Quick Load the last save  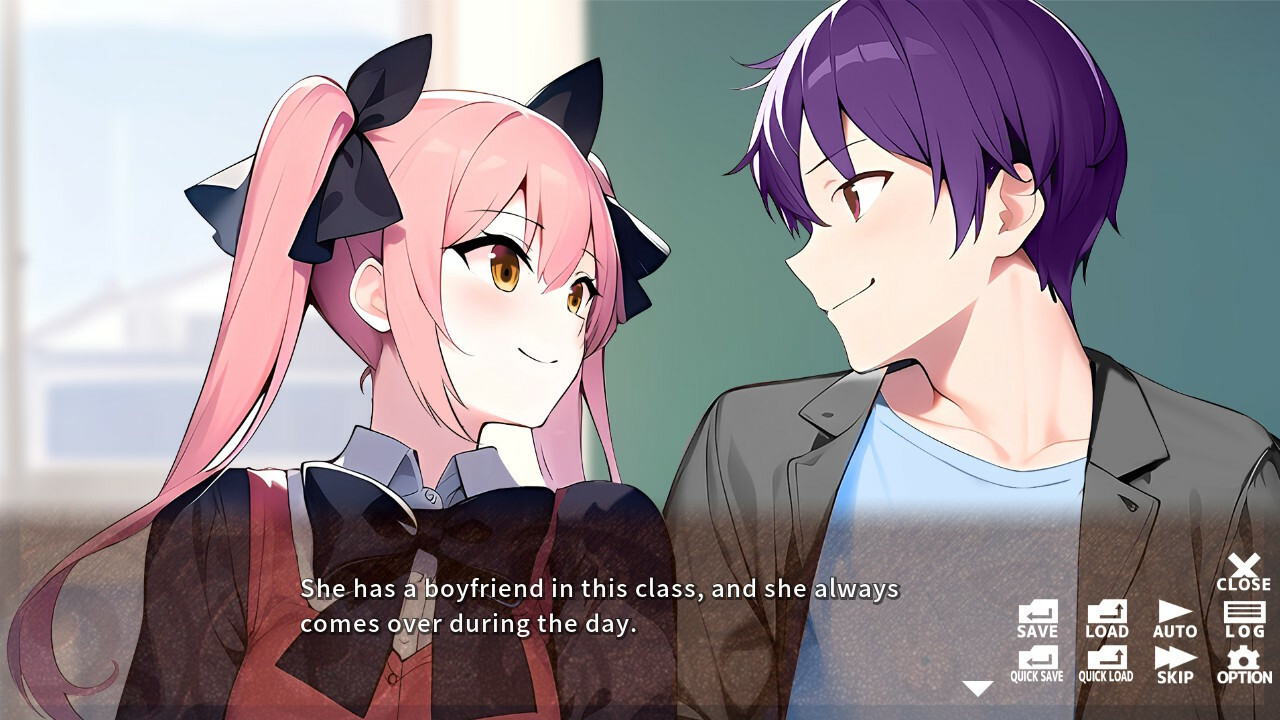pyautogui.click(x=1106, y=664)
